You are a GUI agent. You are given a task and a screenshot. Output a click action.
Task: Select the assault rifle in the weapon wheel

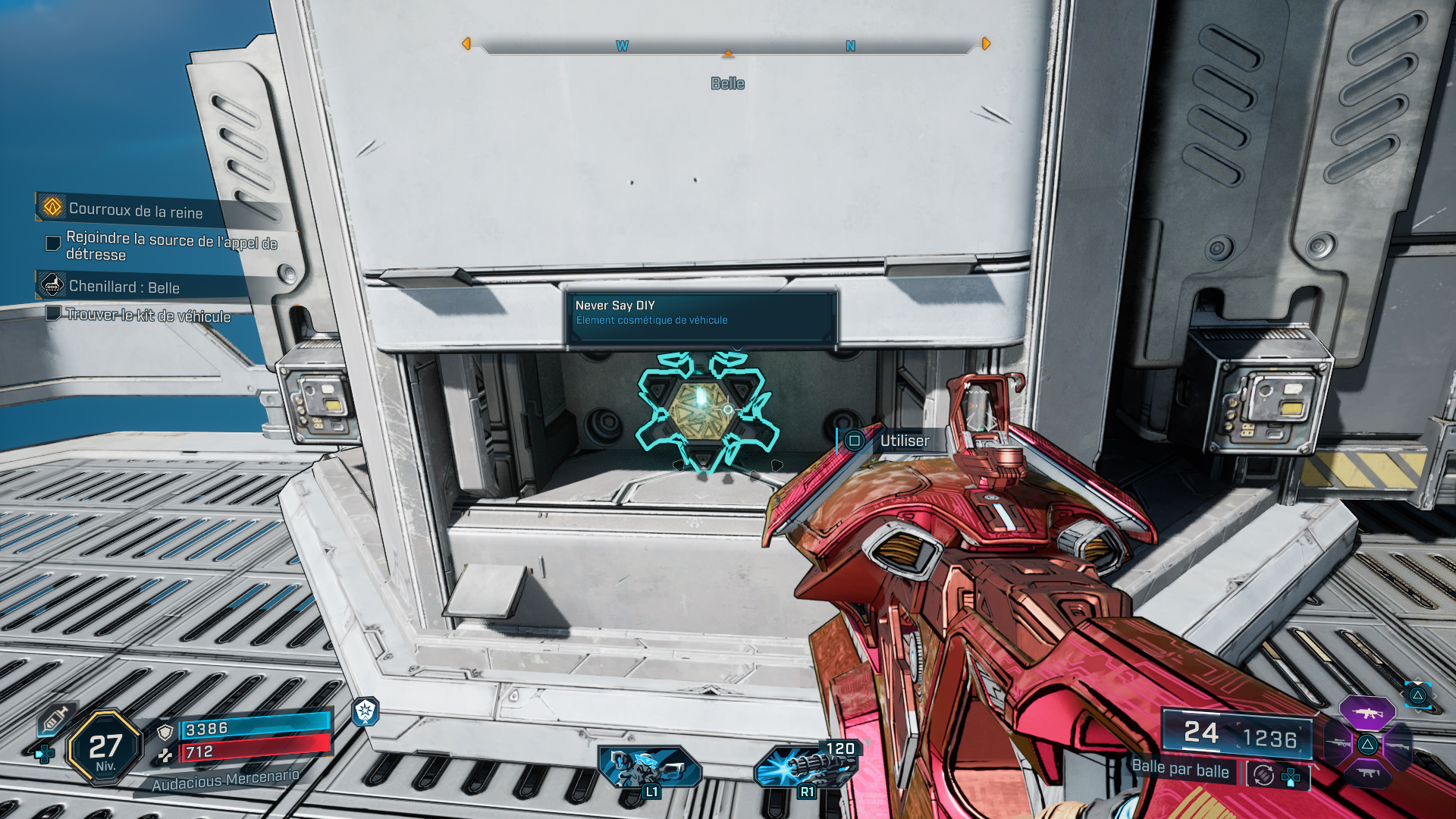[1367, 713]
